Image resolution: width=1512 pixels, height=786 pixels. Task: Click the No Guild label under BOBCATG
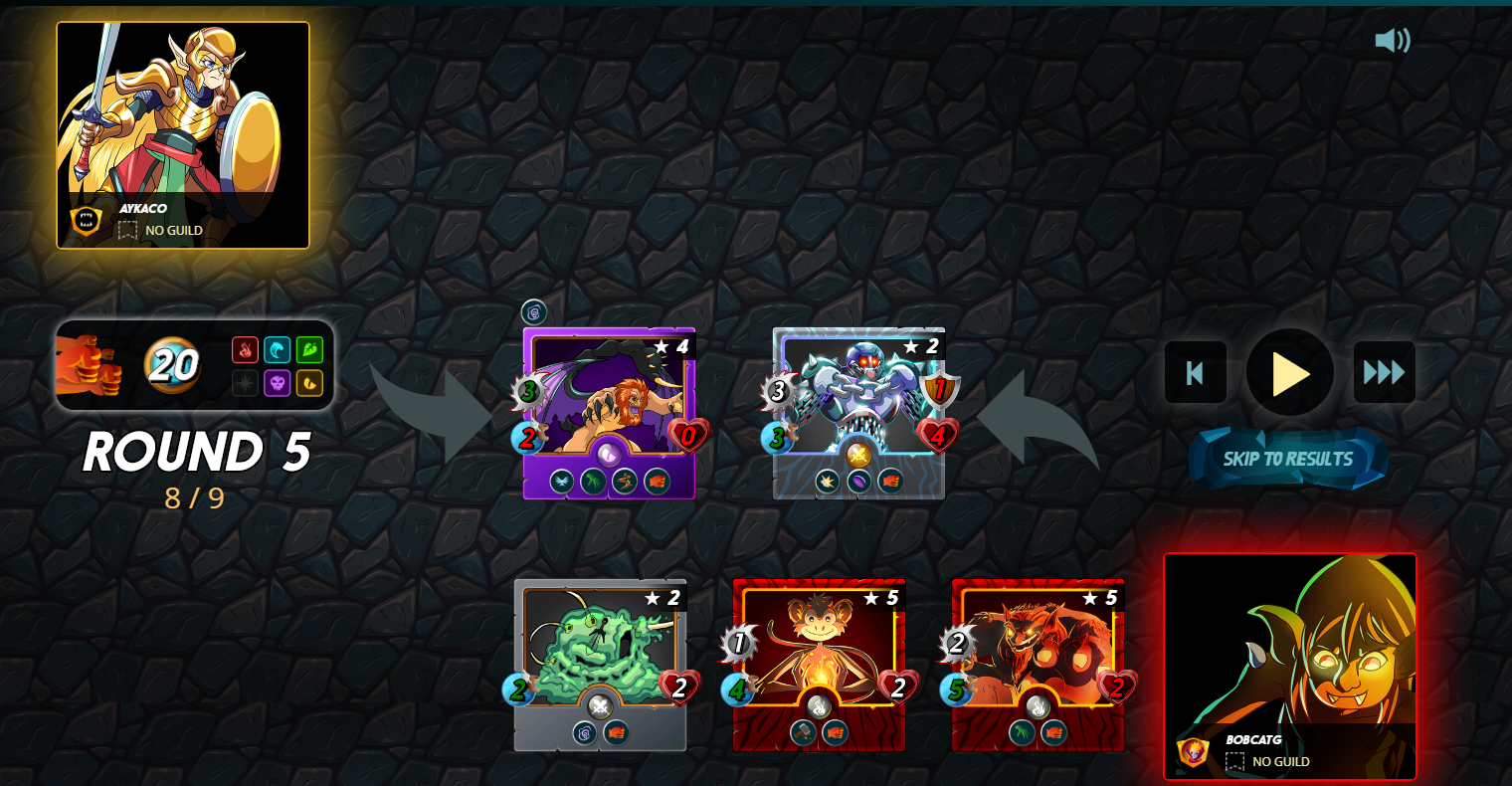pos(1279,761)
